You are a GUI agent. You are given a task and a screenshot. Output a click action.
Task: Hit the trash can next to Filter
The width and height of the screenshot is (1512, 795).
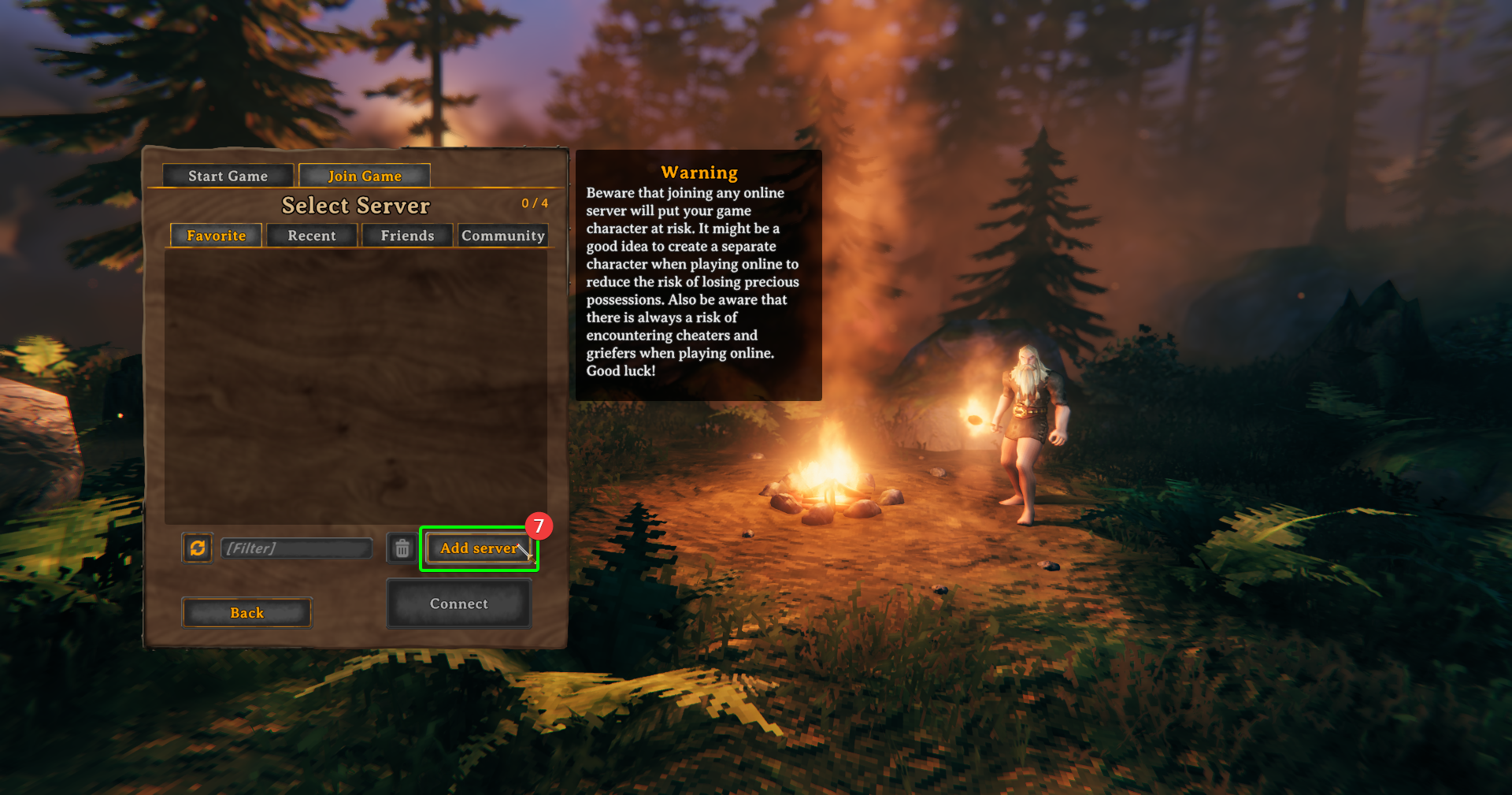[x=402, y=548]
